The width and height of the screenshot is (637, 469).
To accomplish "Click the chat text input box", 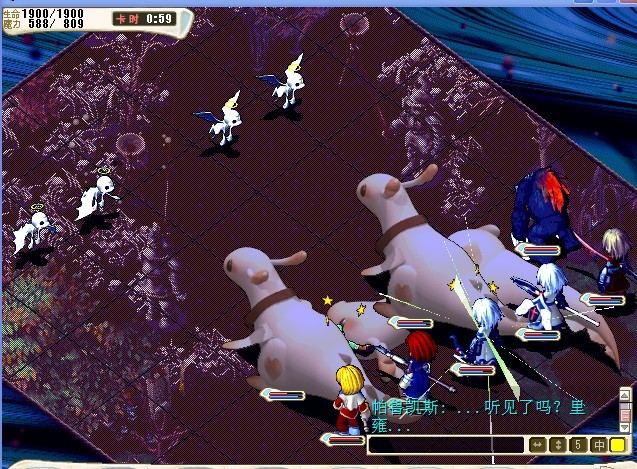I will coord(446,445).
